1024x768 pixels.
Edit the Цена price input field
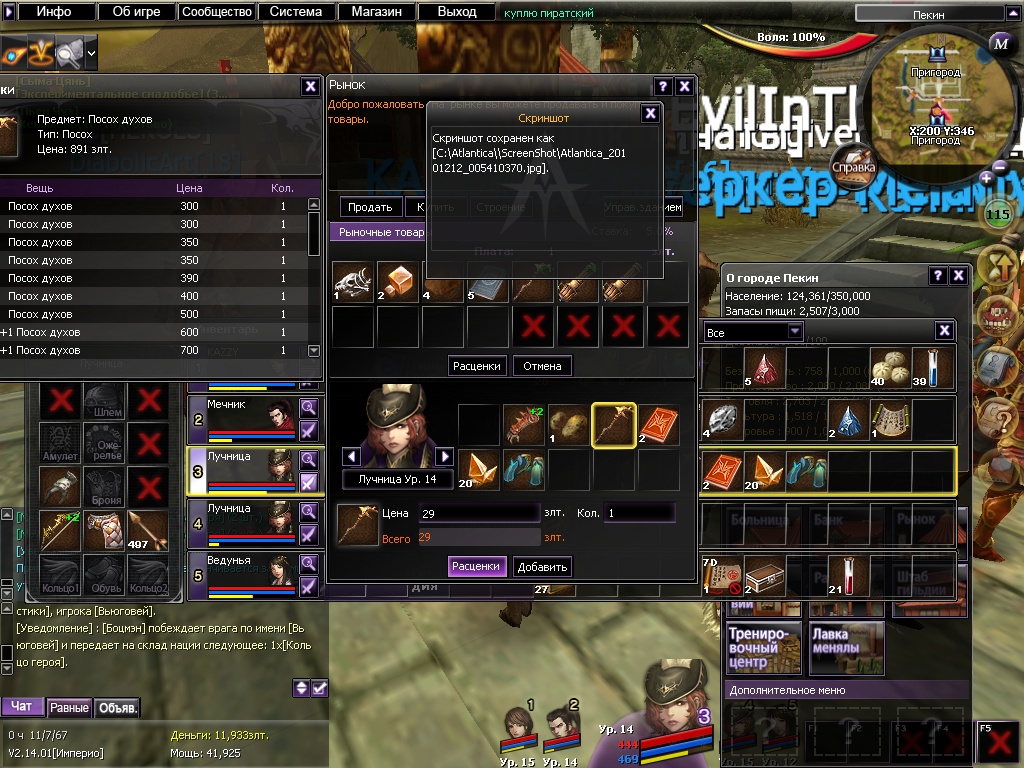tap(478, 513)
